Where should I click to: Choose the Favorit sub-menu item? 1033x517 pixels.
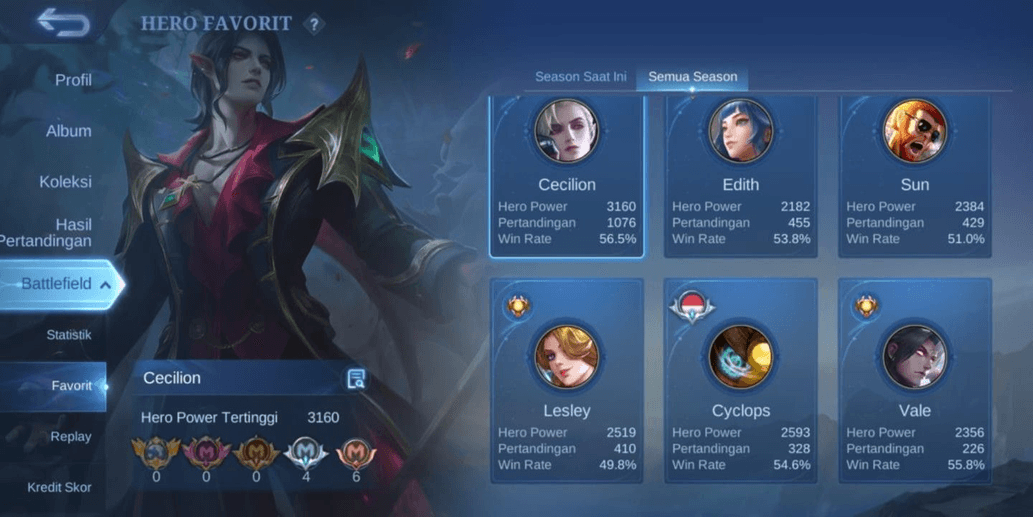tap(71, 386)
